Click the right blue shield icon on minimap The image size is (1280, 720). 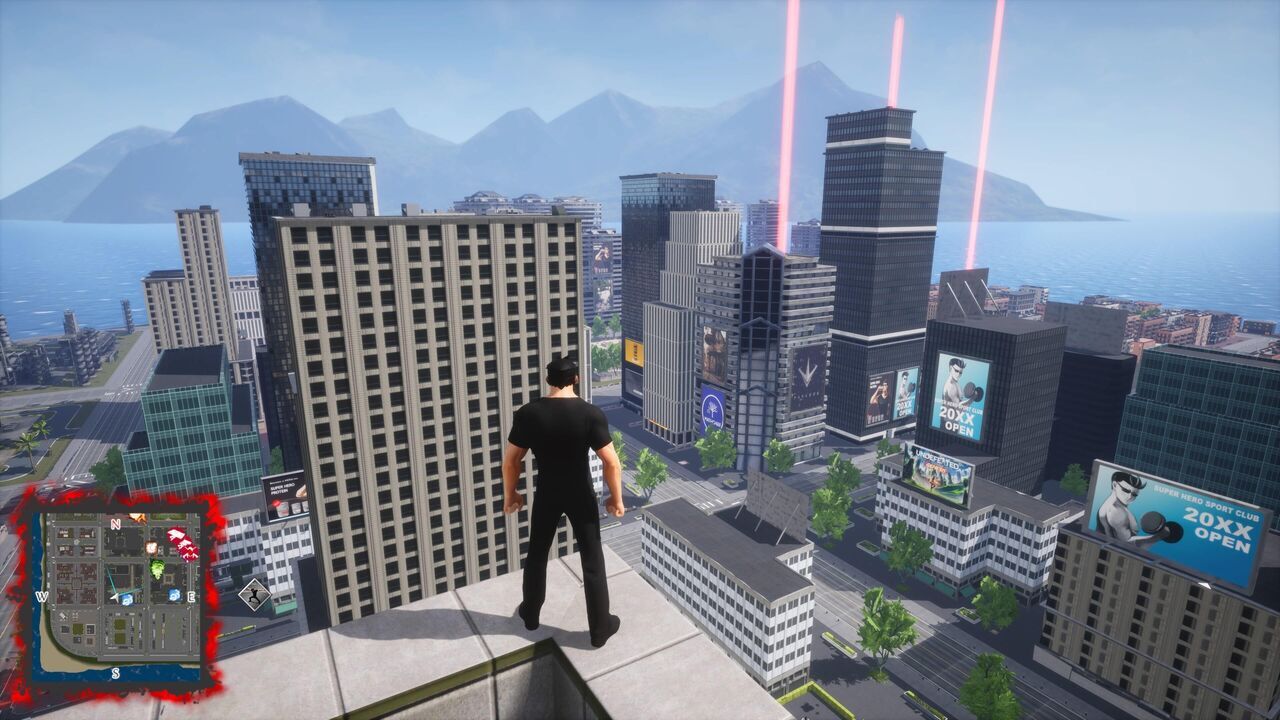click(x=174, y=595)
